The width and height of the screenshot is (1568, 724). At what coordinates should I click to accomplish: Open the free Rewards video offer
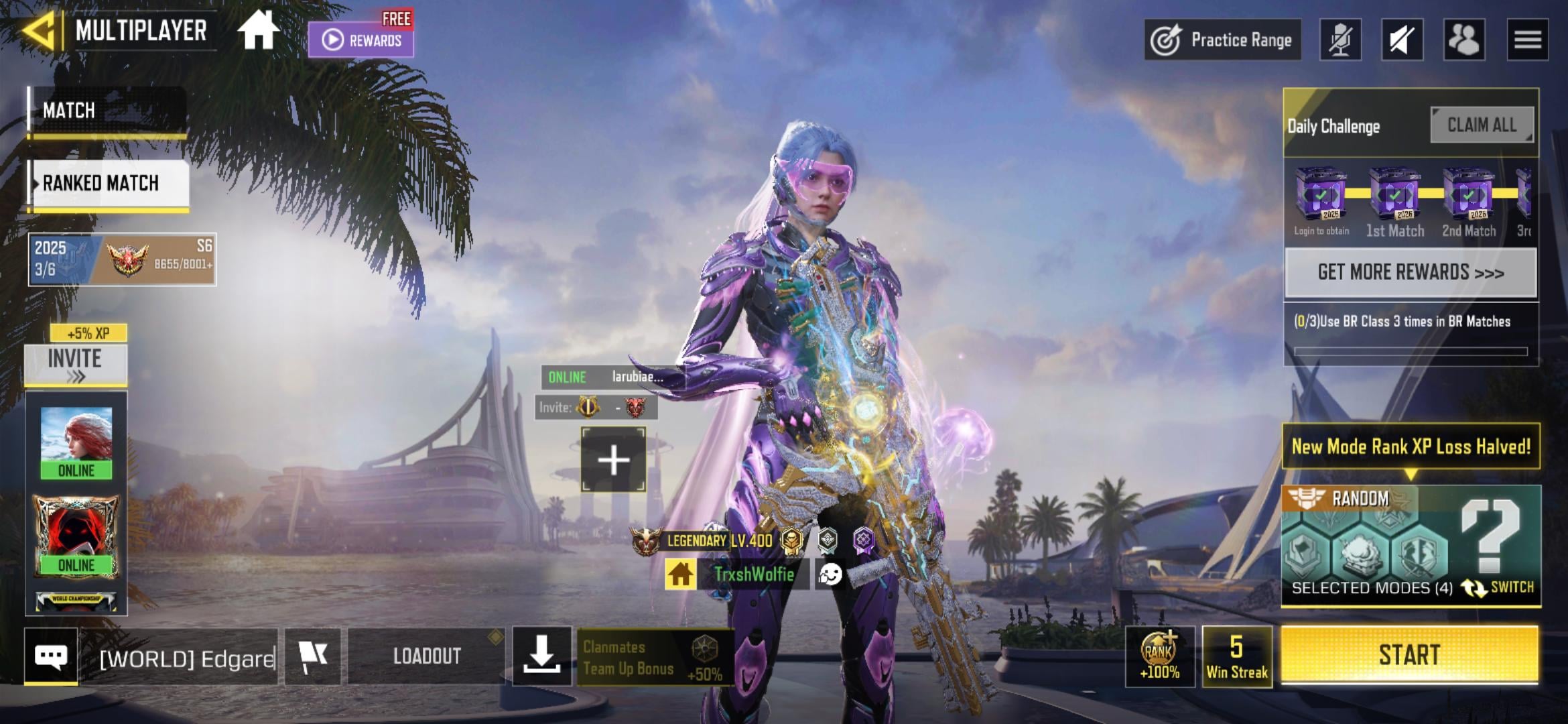coord(361,39)
